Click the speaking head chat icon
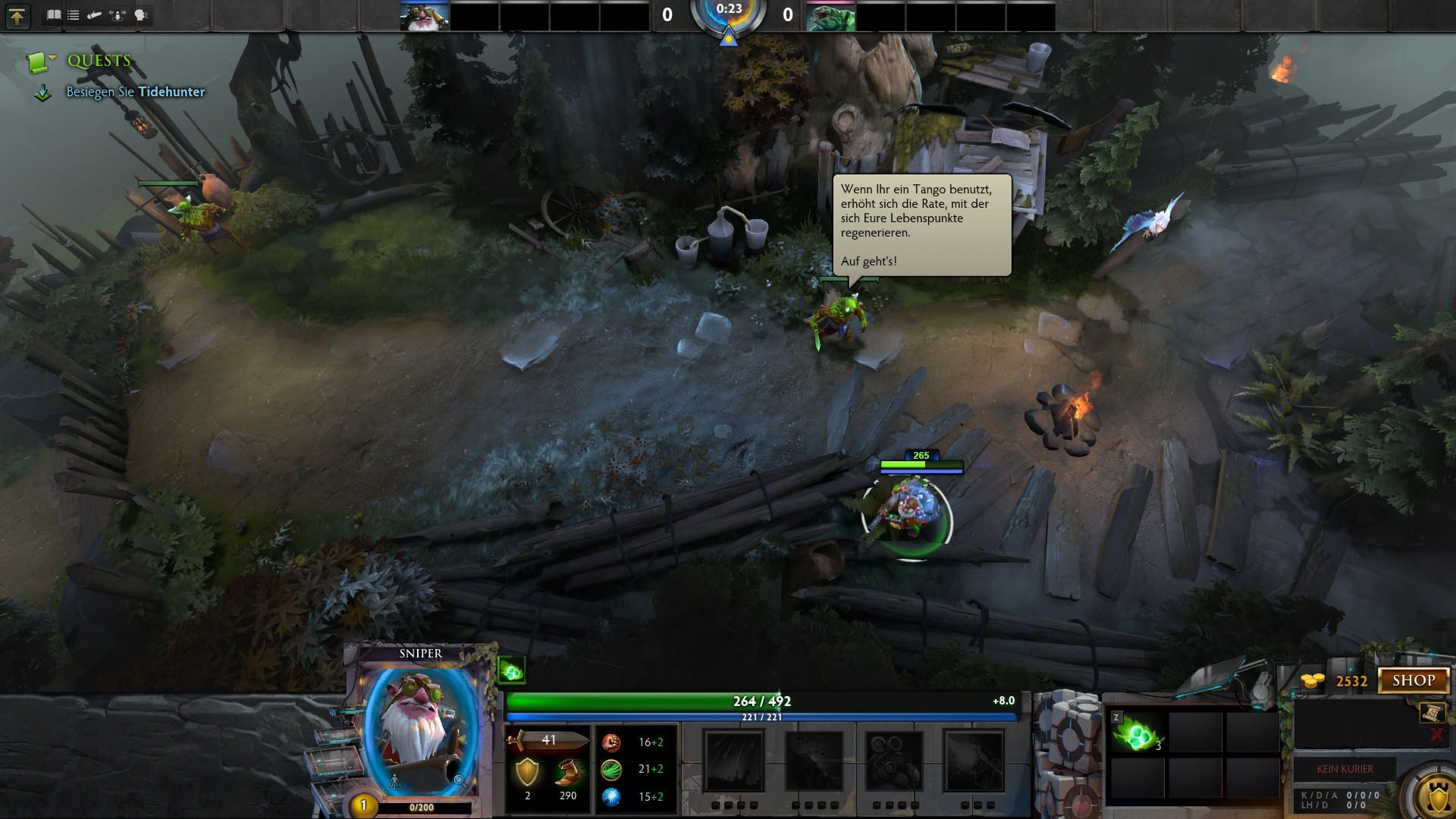This screenshot has width=1456, height=819. pos(140,15)
